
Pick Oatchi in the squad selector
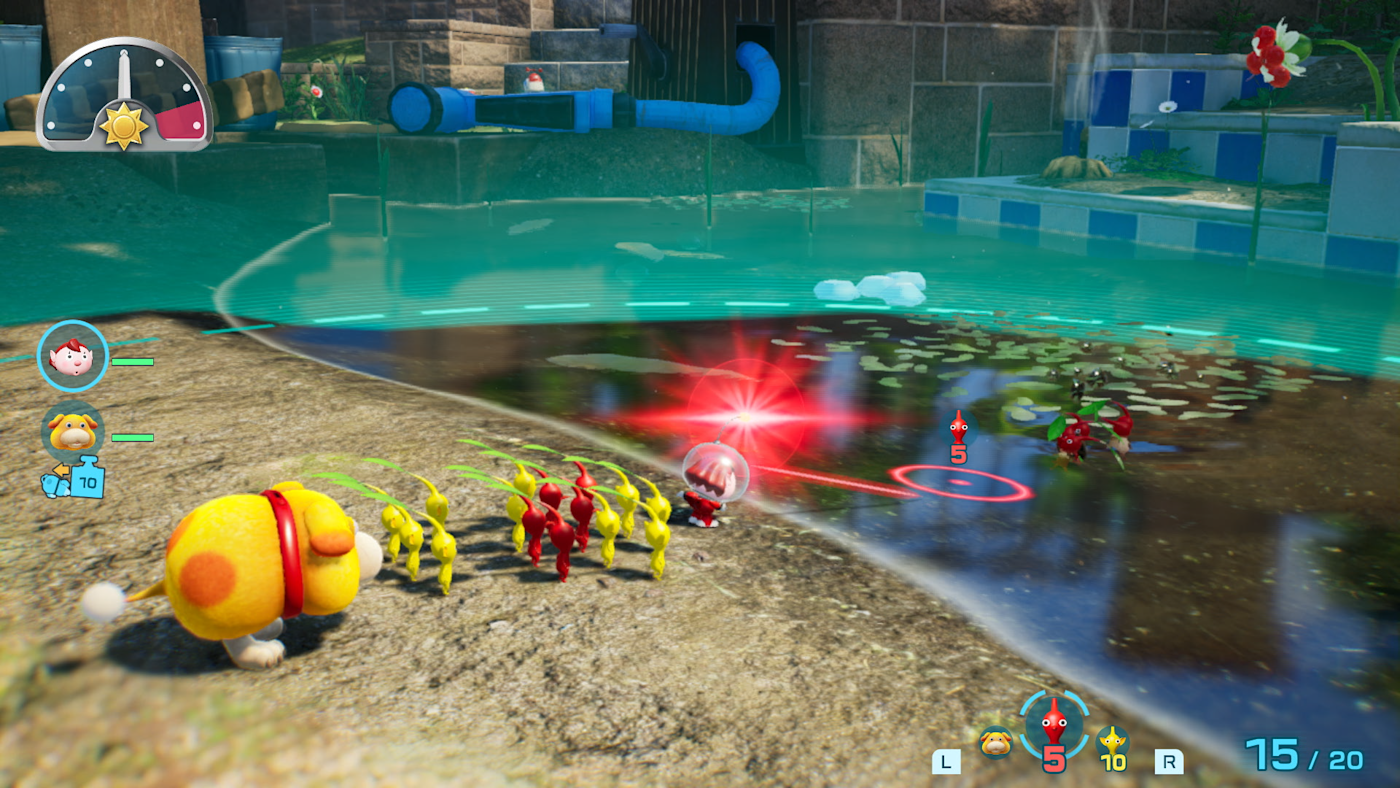995,743
